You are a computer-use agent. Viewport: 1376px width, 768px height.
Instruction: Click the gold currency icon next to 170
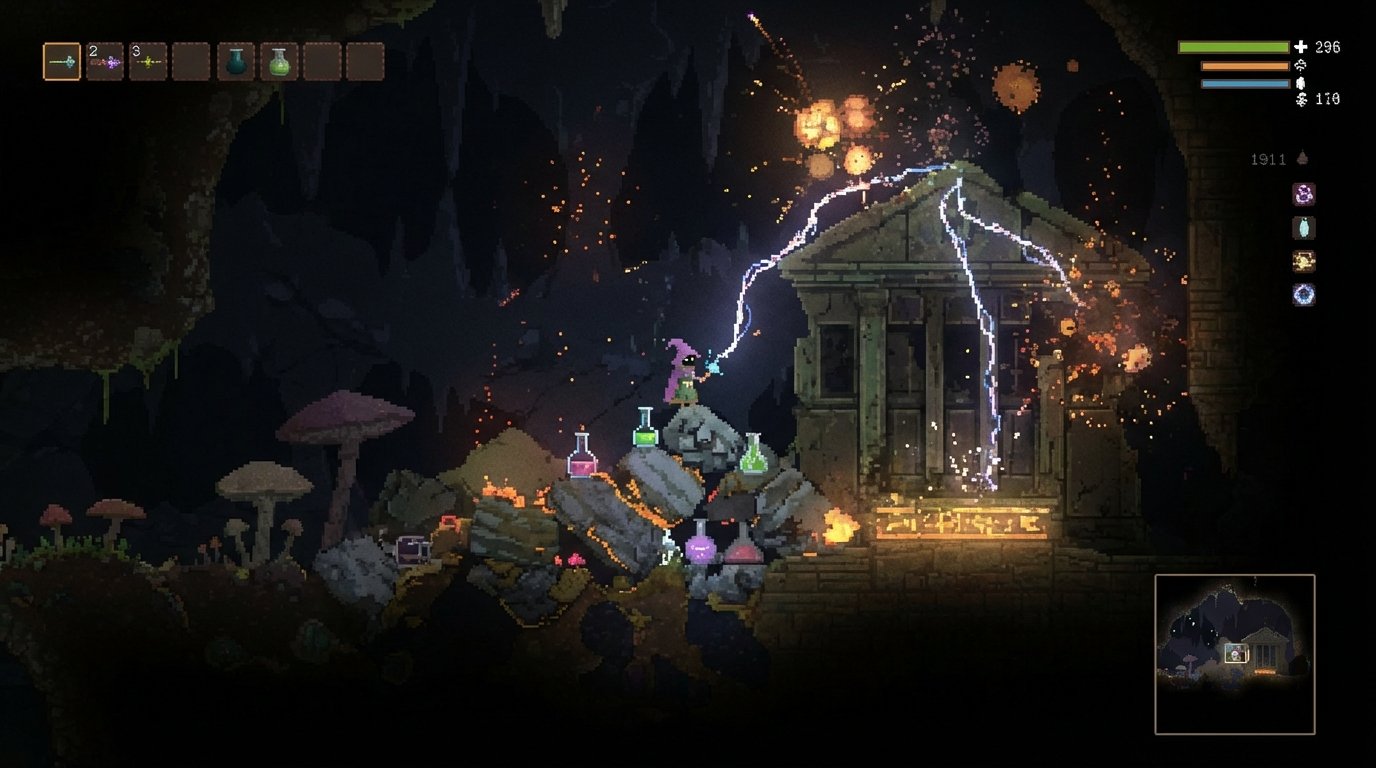click(1300, 100)
